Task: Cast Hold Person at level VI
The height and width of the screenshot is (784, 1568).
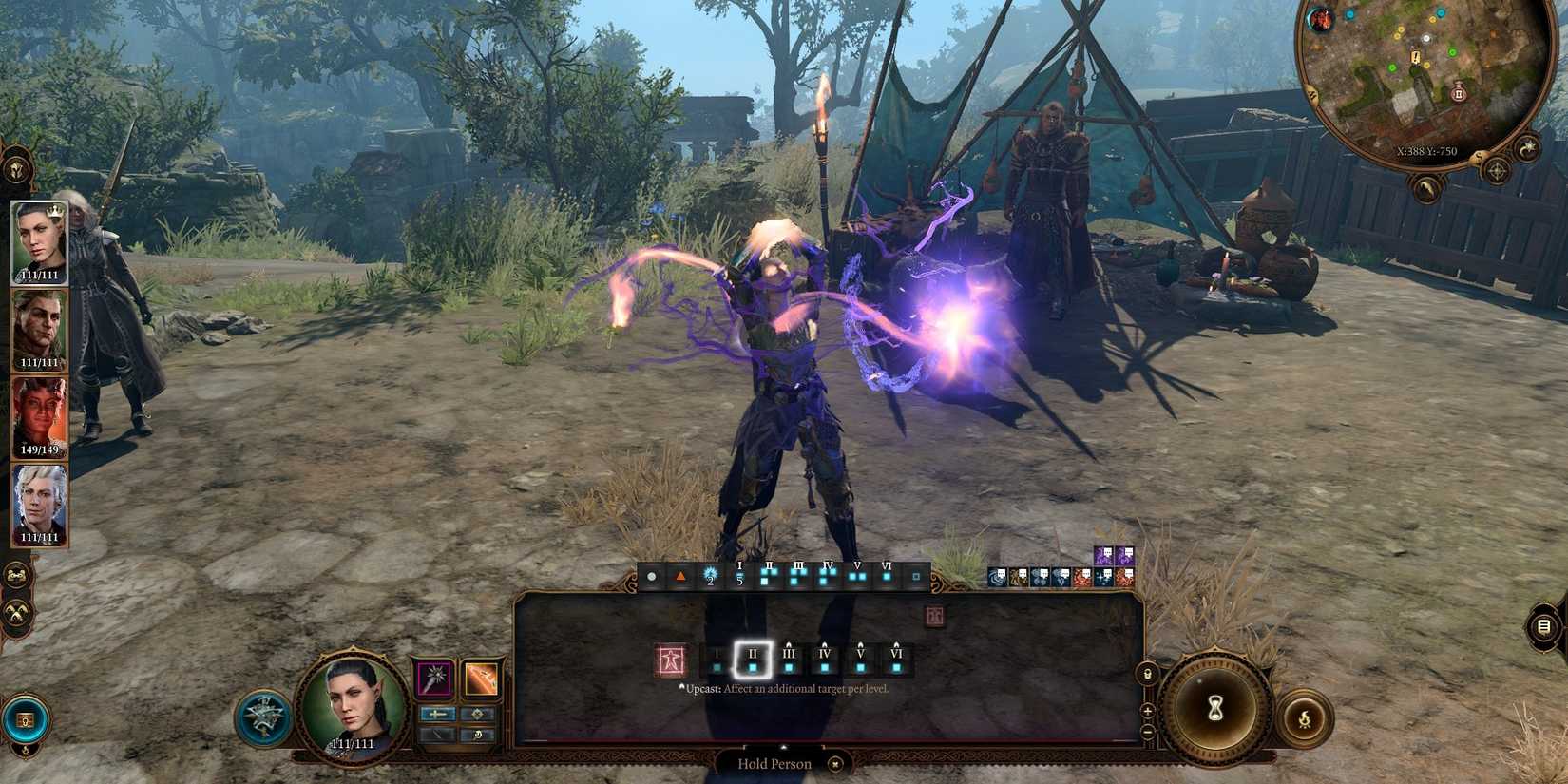Action: 896,660
